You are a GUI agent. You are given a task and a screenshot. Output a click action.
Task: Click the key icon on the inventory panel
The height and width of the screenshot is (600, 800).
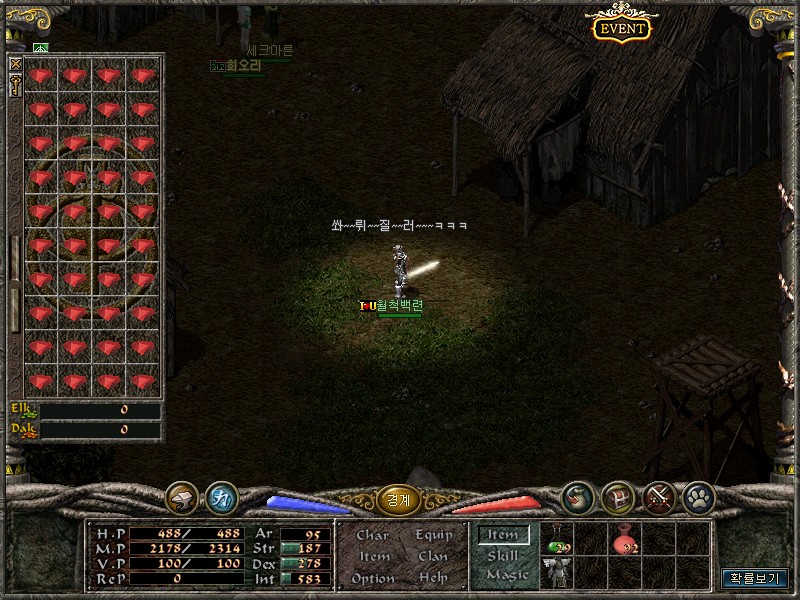(15, 85)
